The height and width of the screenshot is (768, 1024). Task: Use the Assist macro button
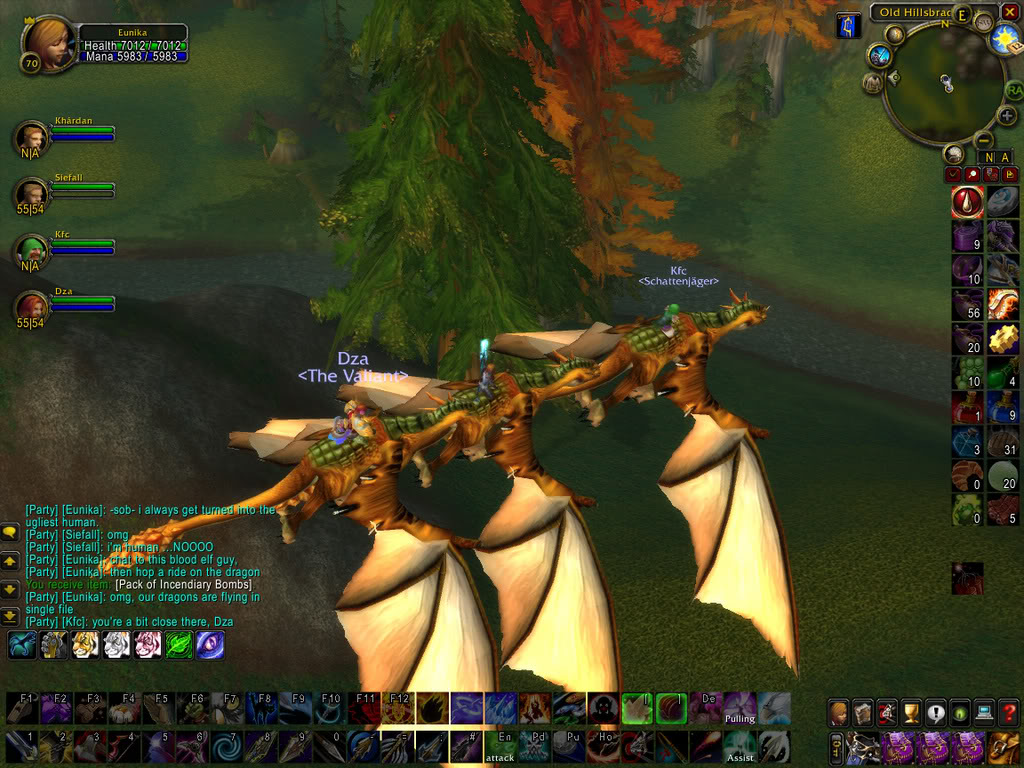click(740, 746)
